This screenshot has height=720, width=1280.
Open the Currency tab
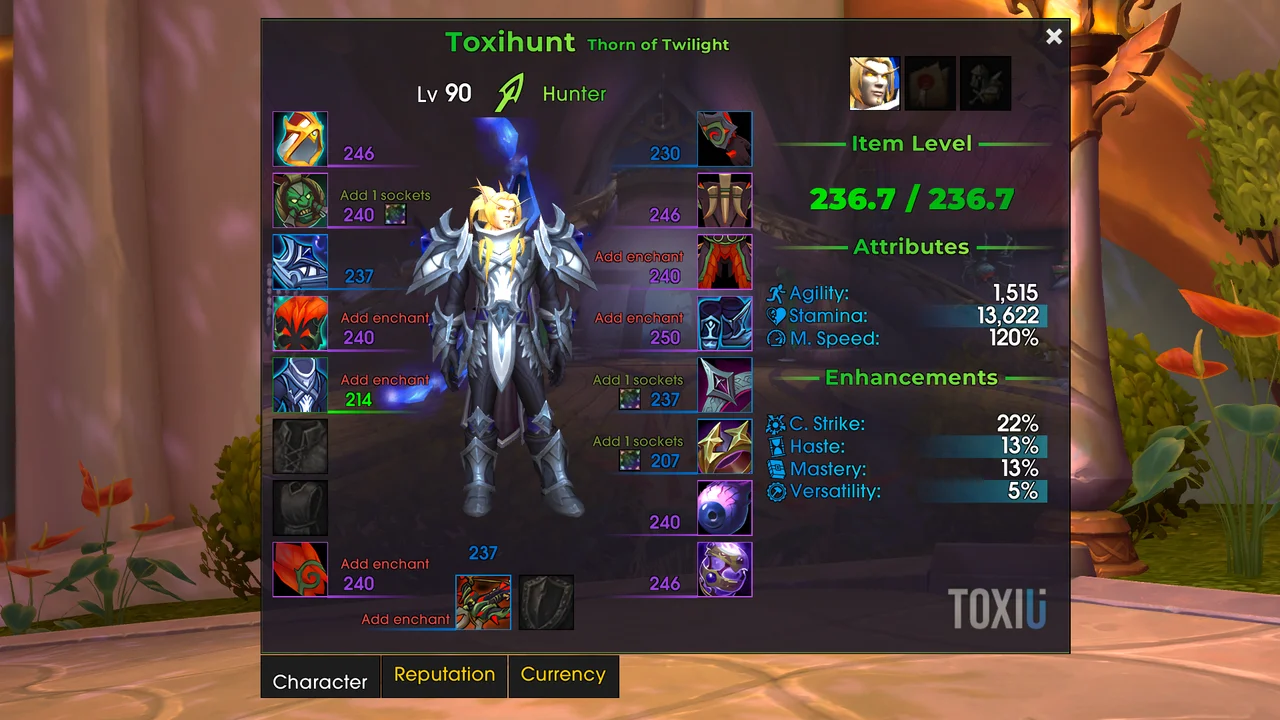coord(563,675)
